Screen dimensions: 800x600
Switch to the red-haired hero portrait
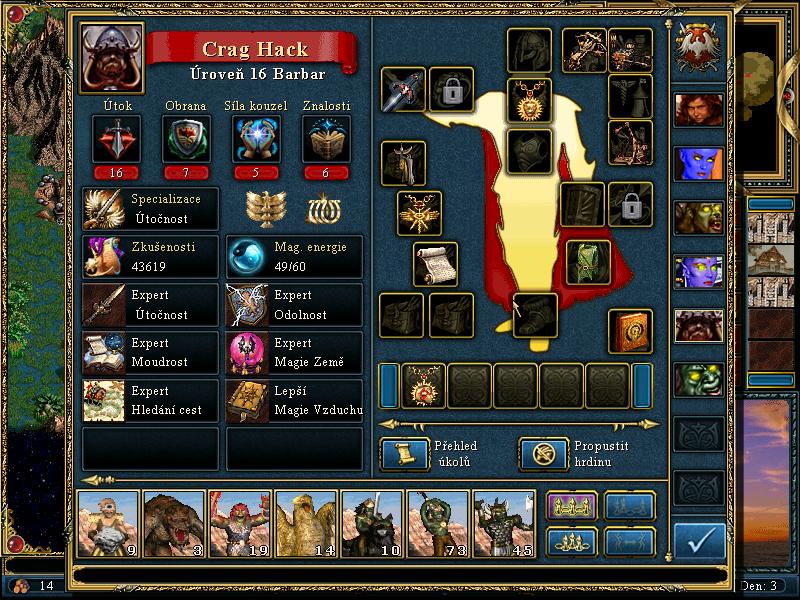[x=698, y=109]
